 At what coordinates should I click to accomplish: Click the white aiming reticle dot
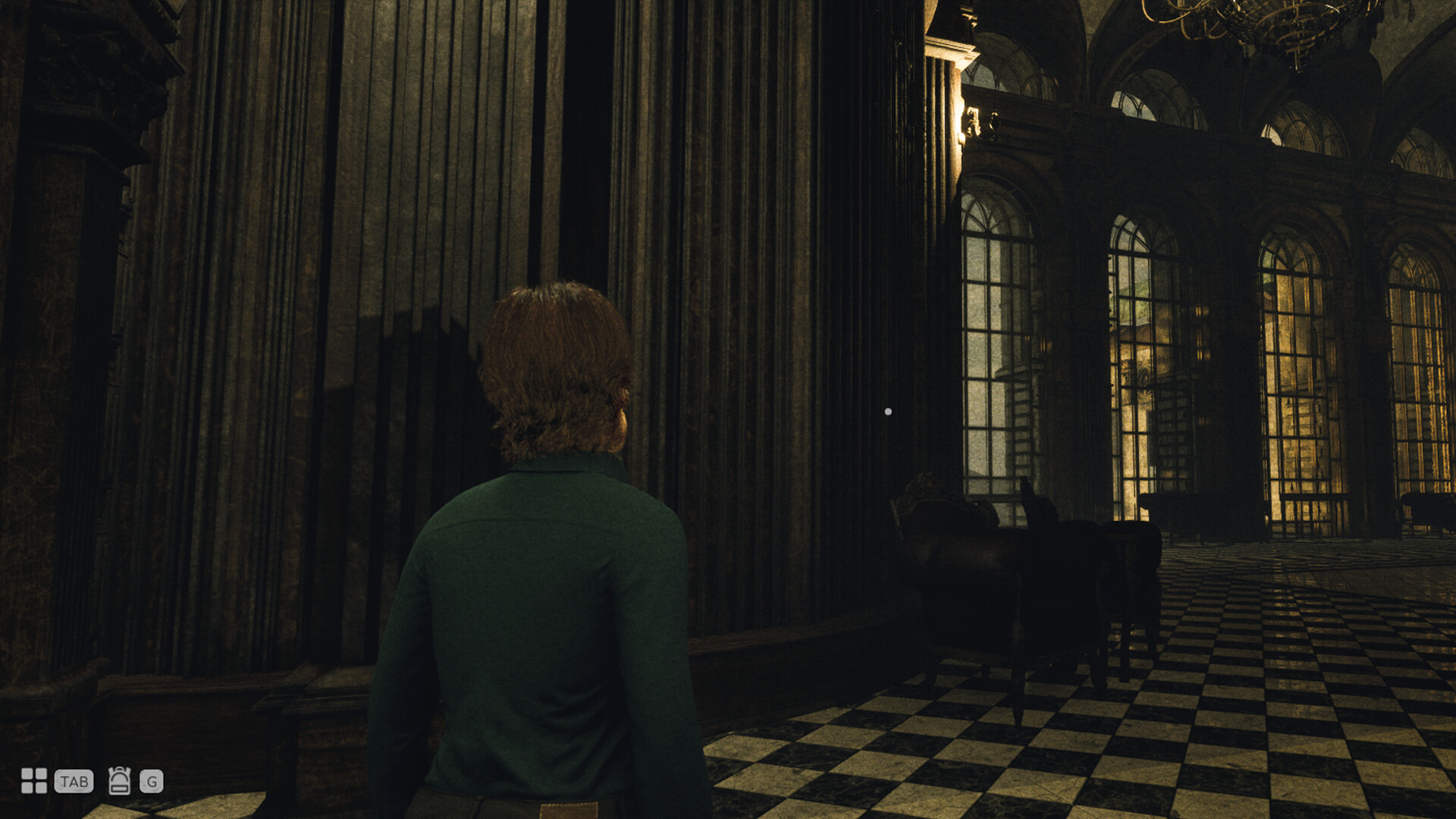click(x=887, y=410)
